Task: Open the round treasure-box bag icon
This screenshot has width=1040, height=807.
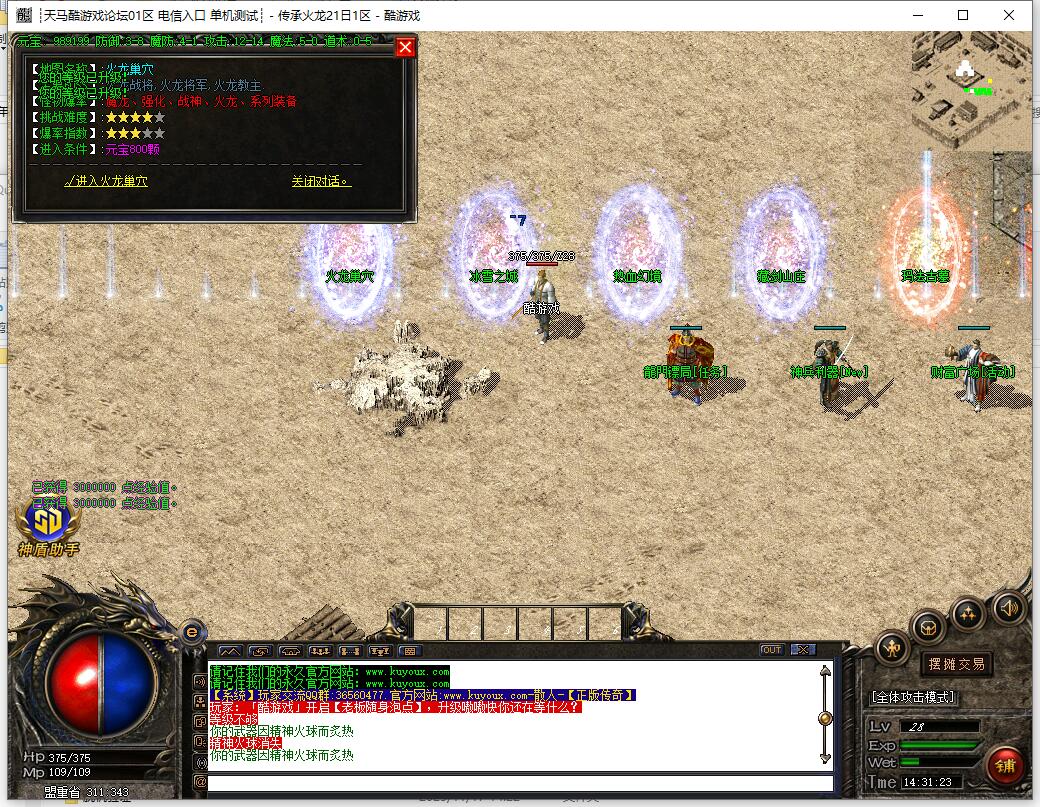Action: tap(929, 627)
